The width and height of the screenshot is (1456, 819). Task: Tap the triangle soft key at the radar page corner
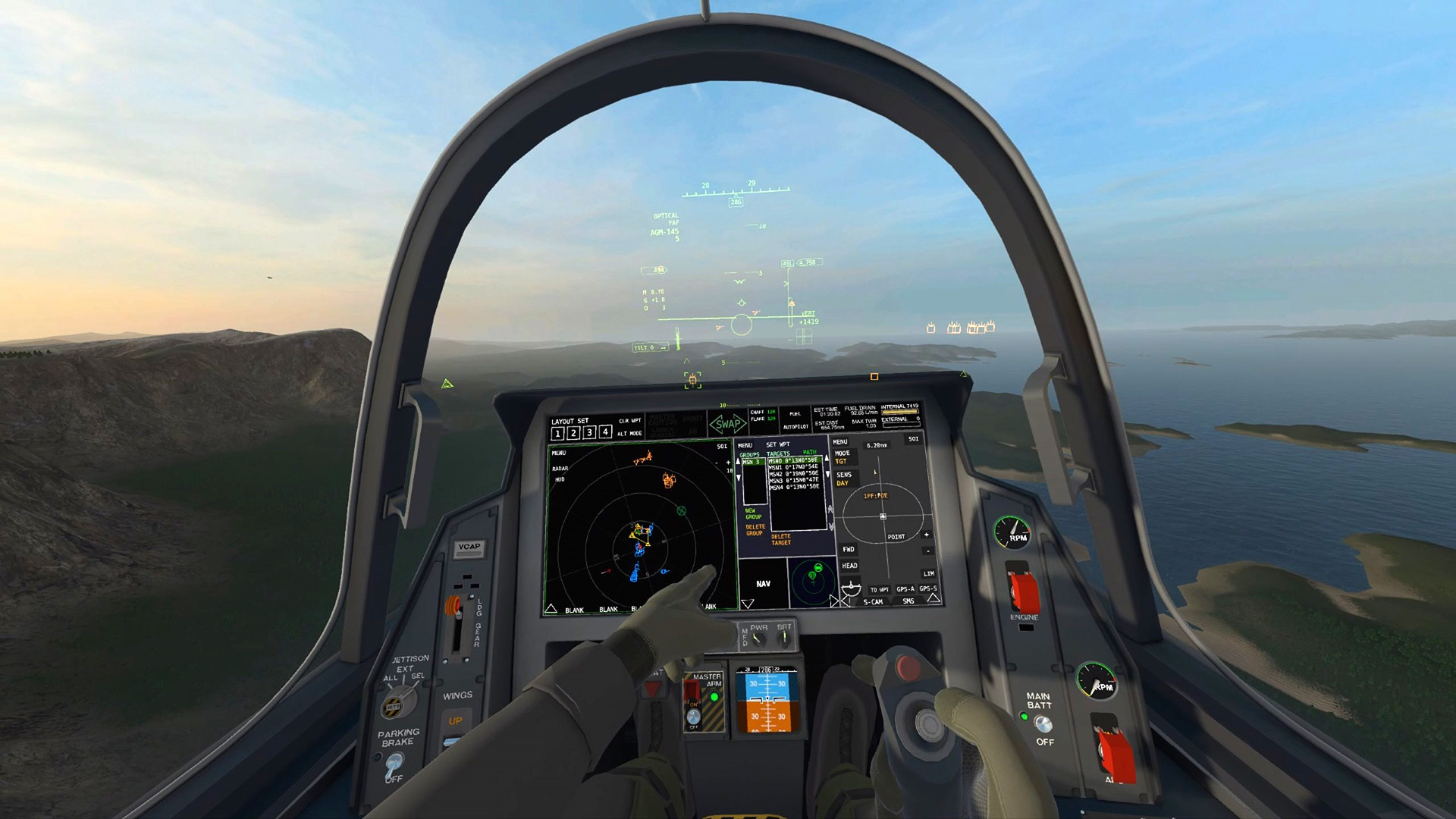click(551, 607)
